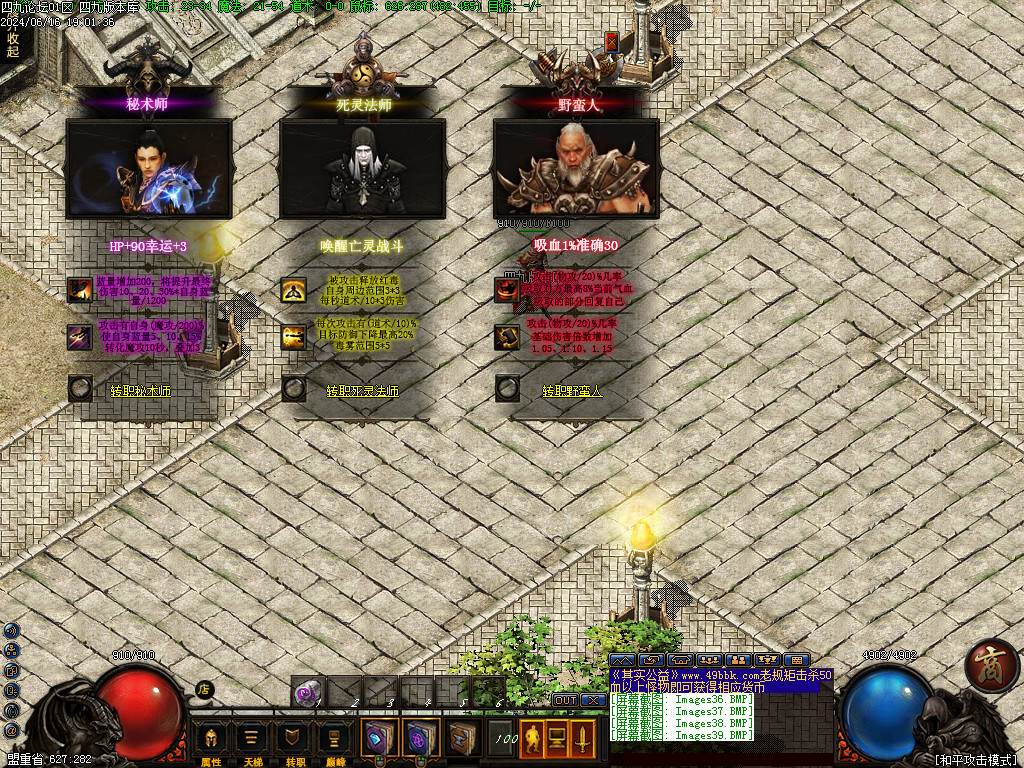This screenshot has width=1024, height=768.
Task: Open the 转职 class change shield button
Action: [x=292, y=739]
